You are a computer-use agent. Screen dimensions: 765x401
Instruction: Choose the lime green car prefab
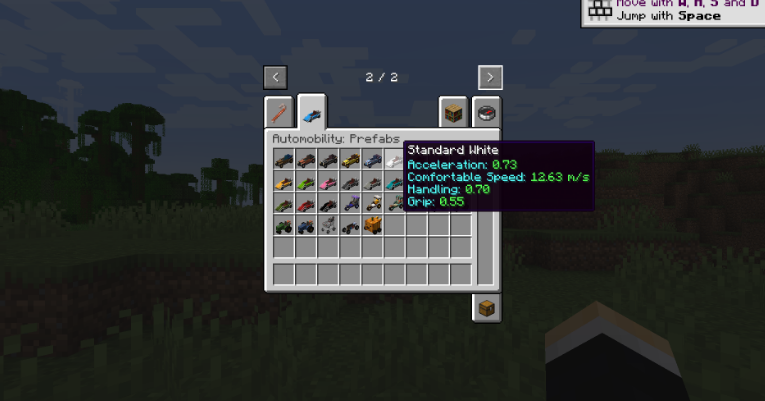click(x=306, y=182)
